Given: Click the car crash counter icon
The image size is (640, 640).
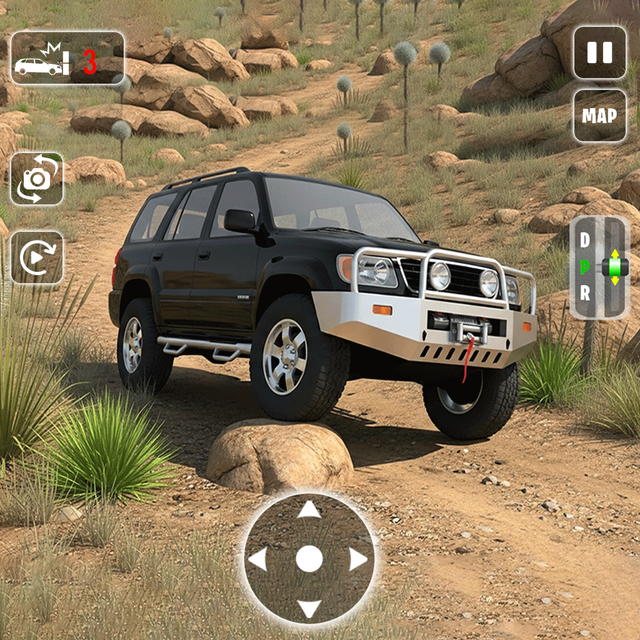Looking at the screenshot, I should [67, 59].
